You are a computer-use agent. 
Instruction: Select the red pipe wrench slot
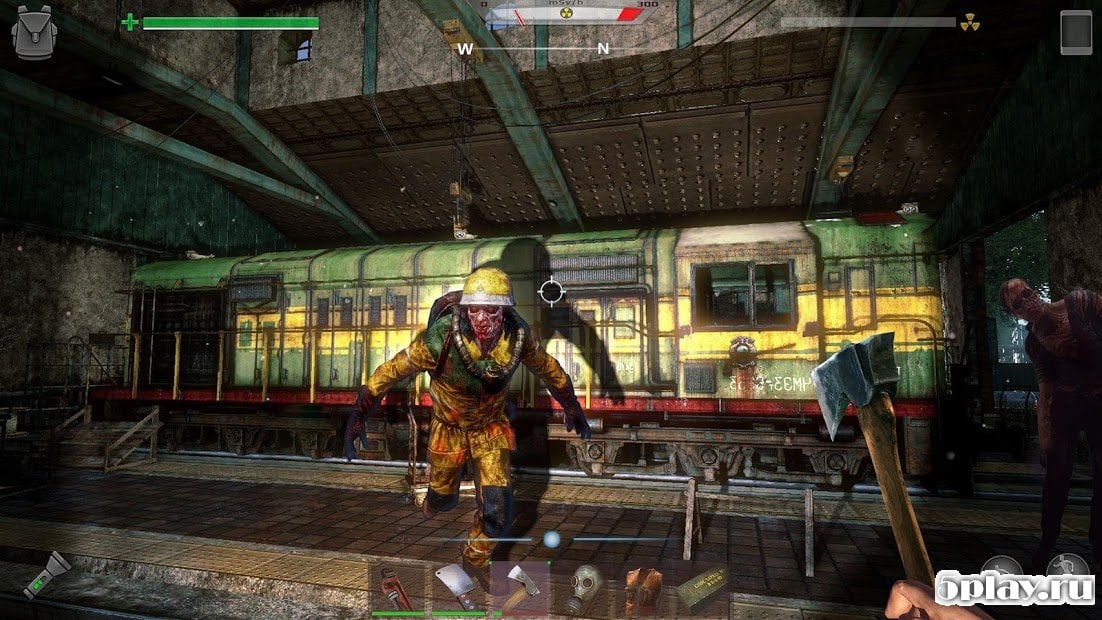coord(396,590)
